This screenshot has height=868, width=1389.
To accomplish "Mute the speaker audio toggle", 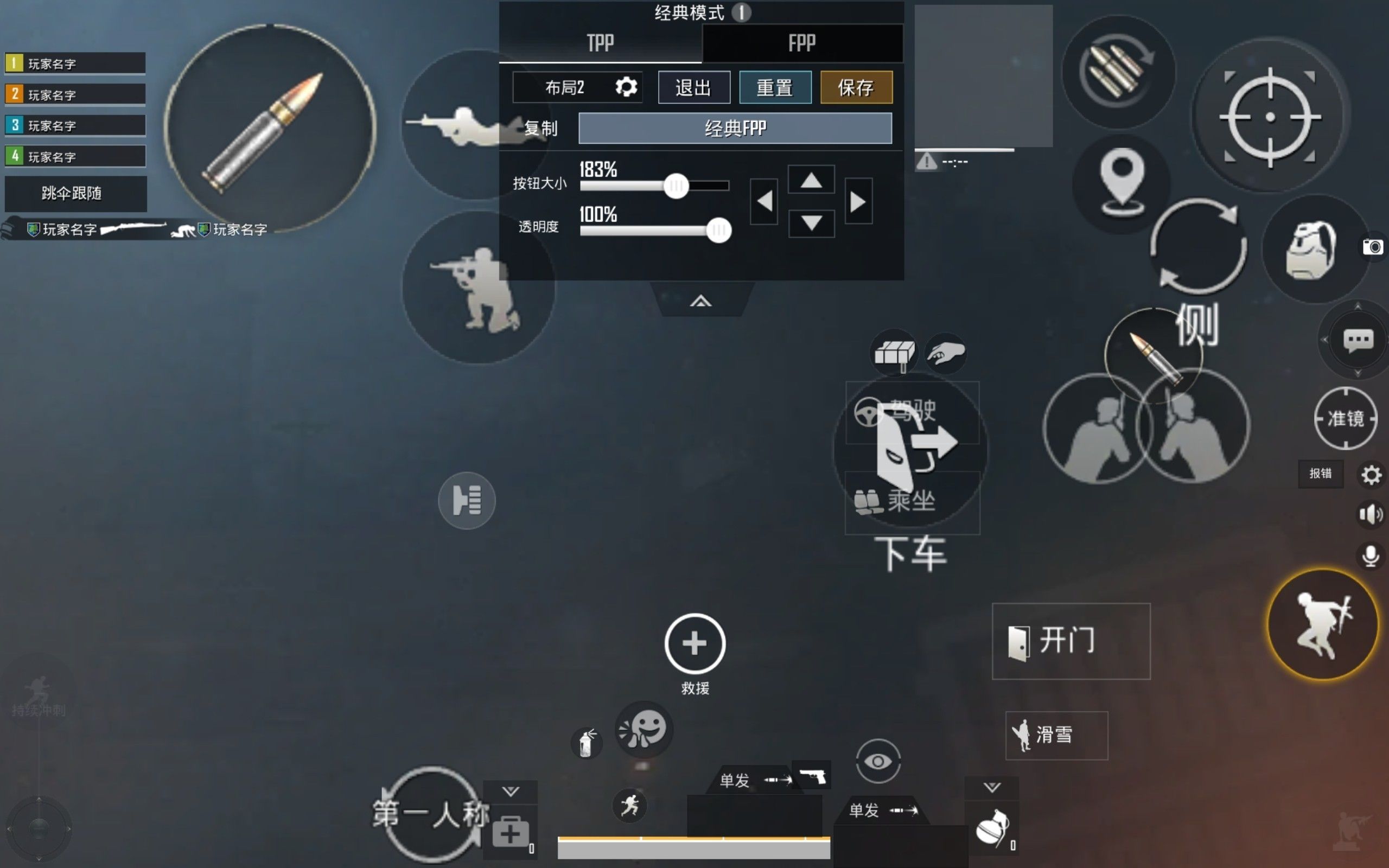I will pos(1372,514).
